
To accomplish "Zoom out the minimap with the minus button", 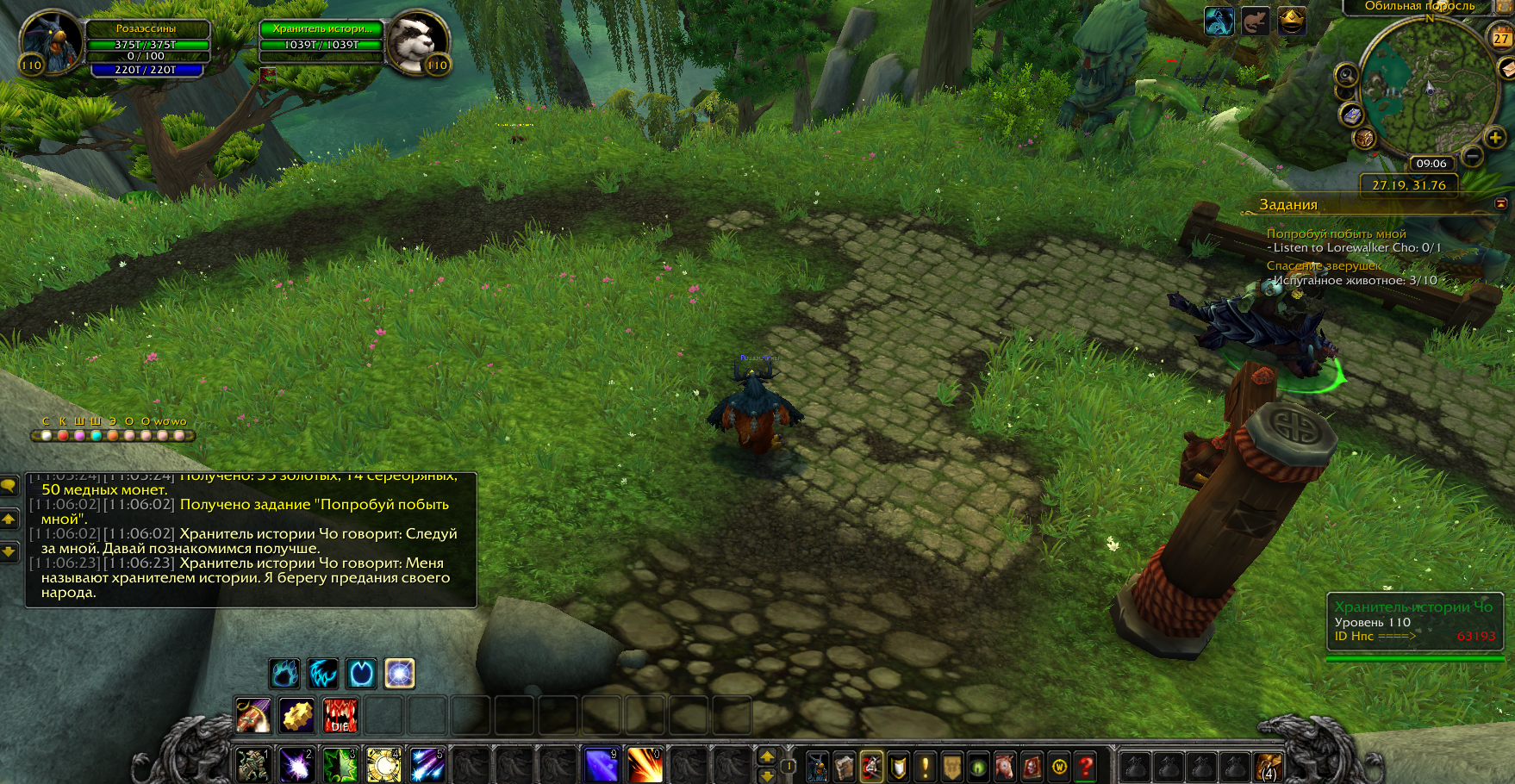I will [1473, 156].
